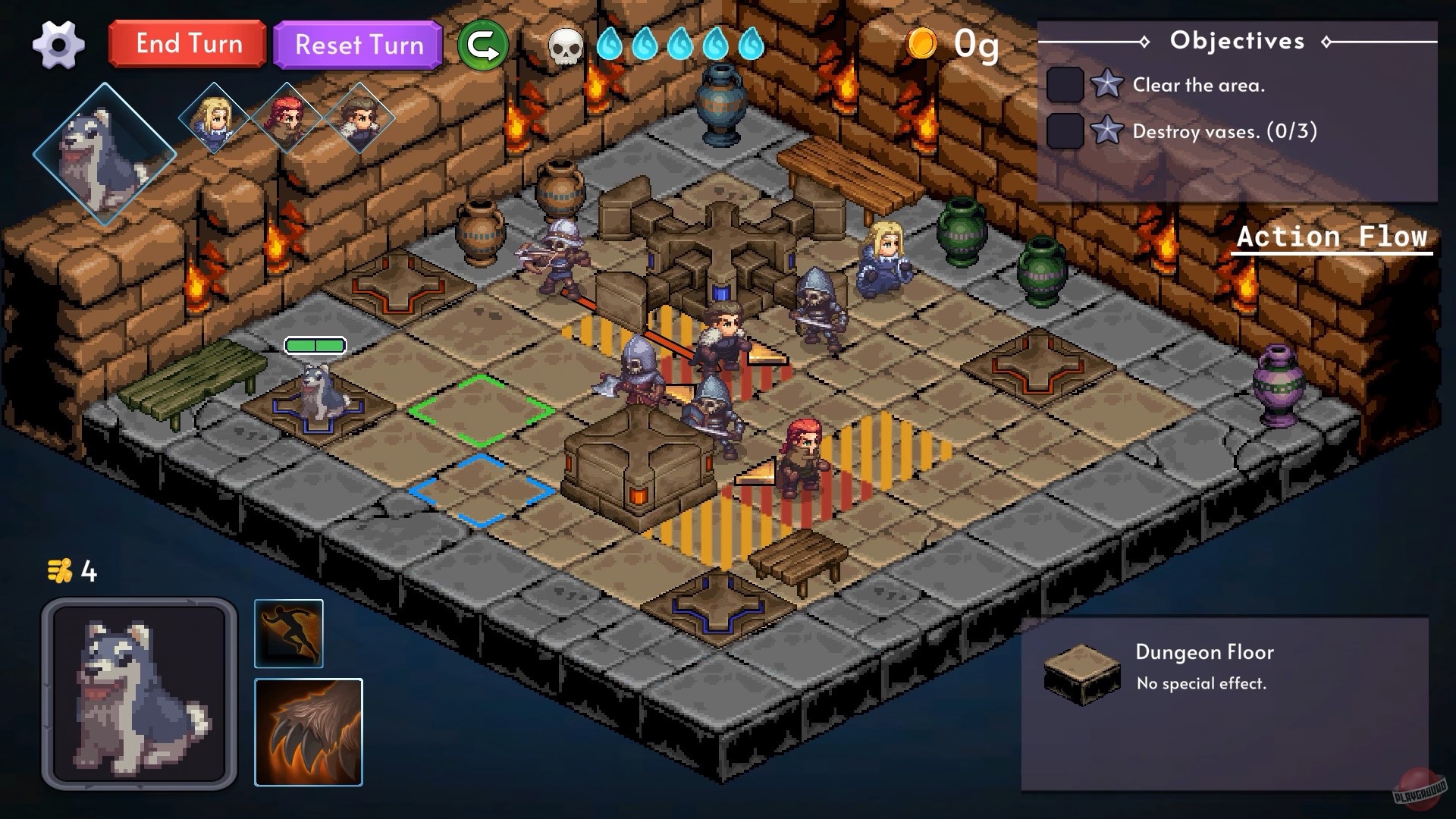
Task: Open the Action Flow panel
Action: pos(1332,236)
